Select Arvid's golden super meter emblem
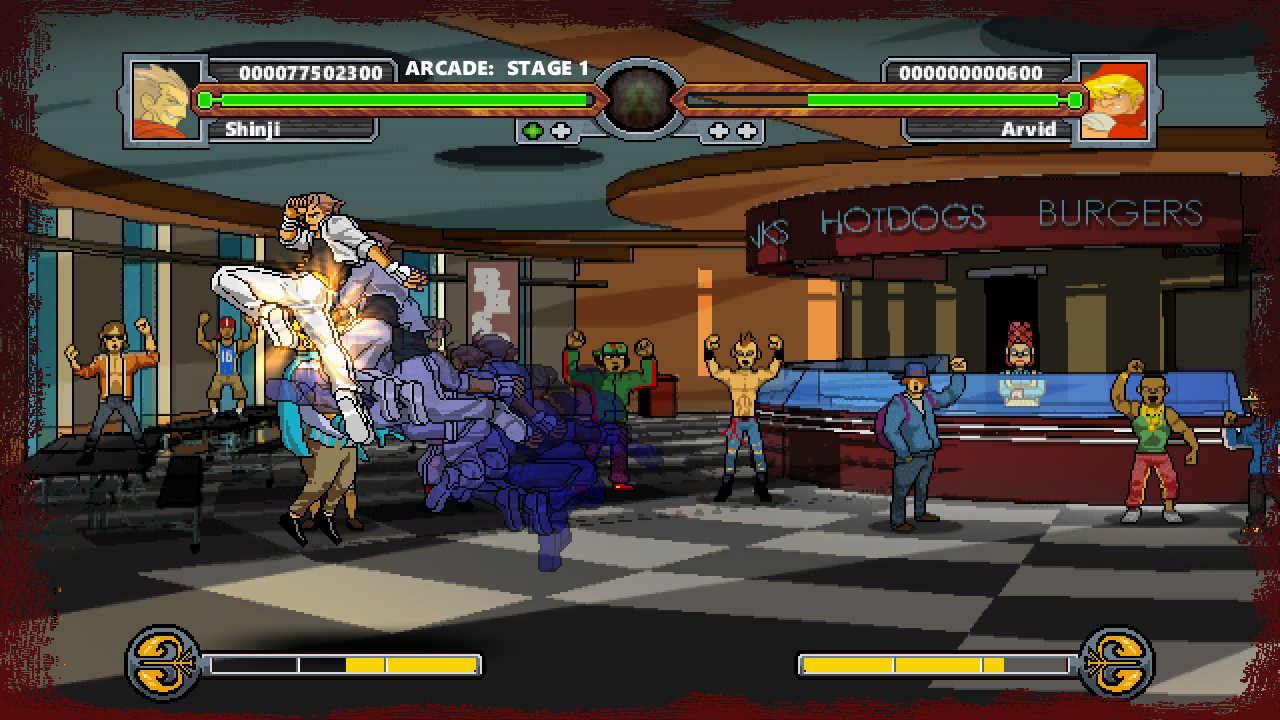Viewport: 1280px width, 720px height. tap(1117, 663)
